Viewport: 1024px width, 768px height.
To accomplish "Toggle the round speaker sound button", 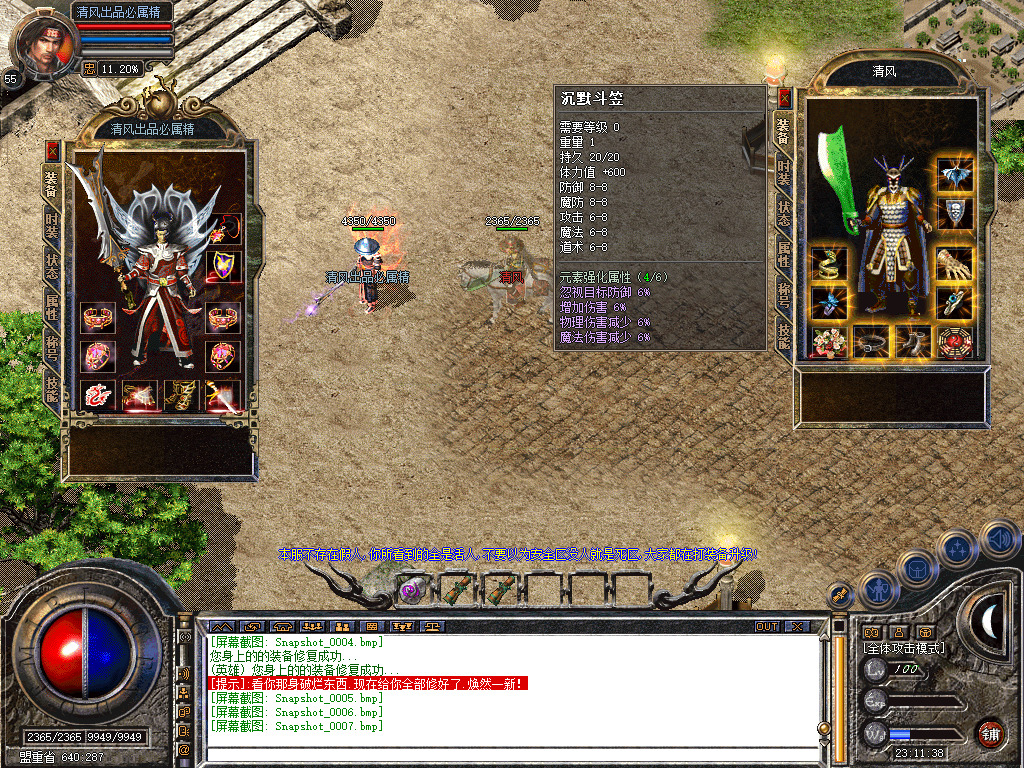I will tap(999, 540).
